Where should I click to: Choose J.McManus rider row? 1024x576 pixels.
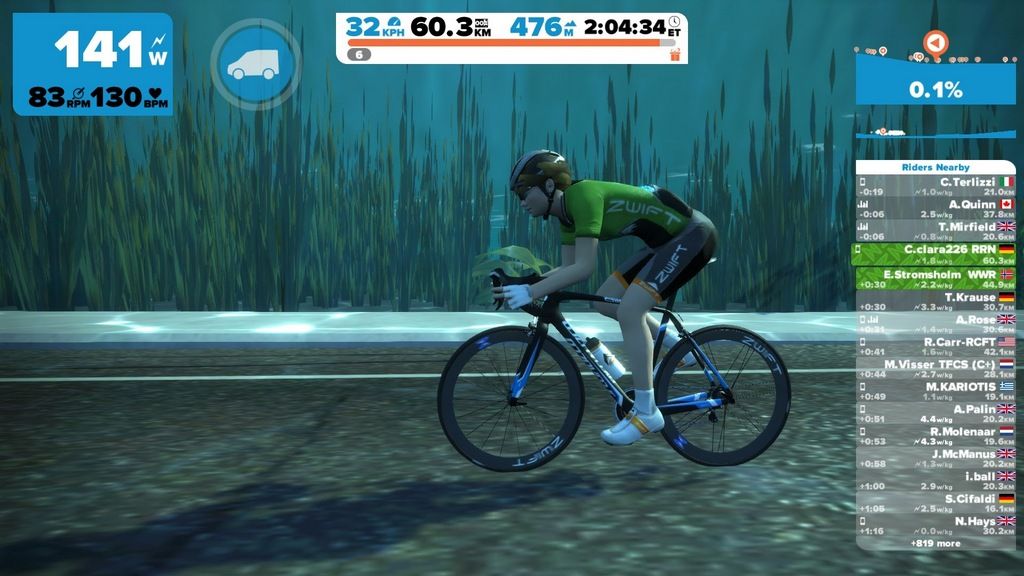point(935,458)
